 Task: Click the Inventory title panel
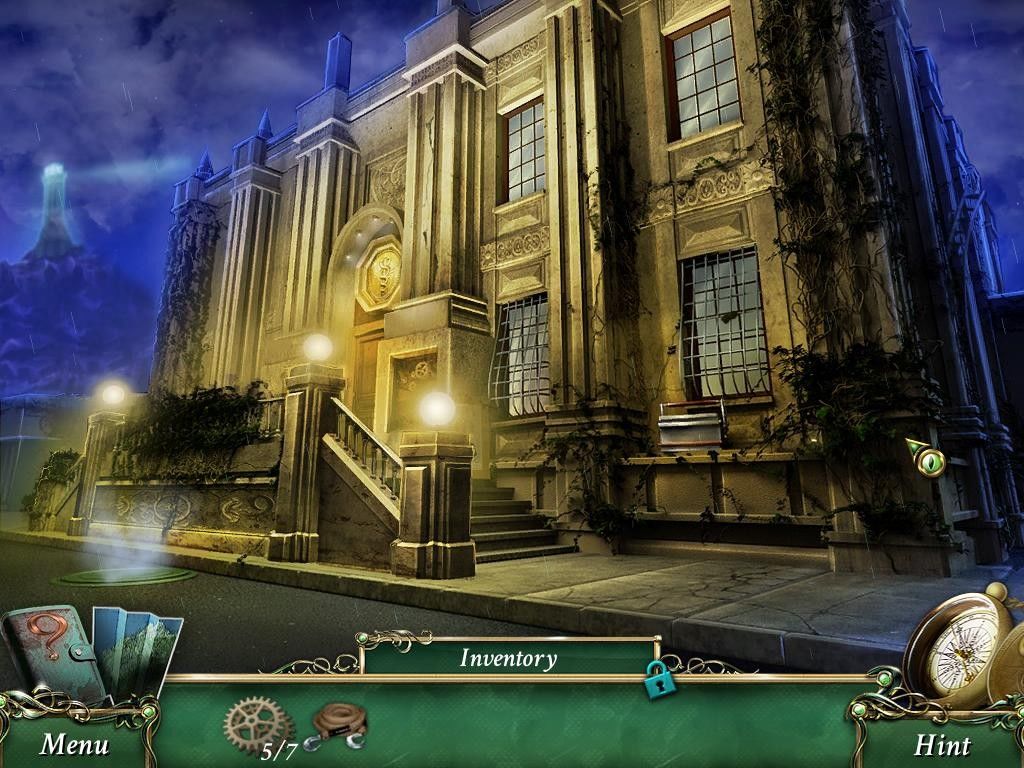pos(508,658)
